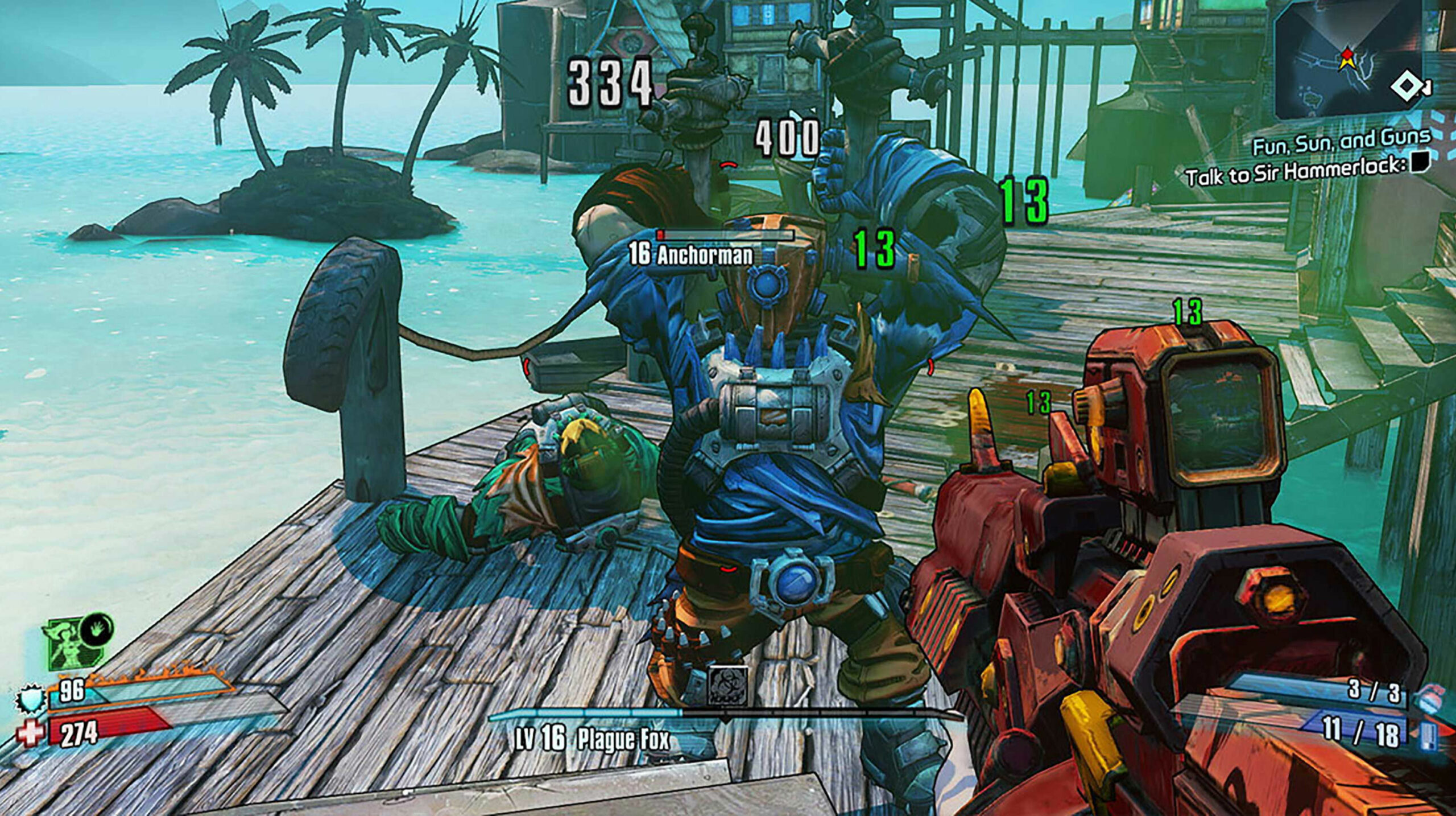This screenshot has width=1456, height=816.
Task: Activate the green Siren action skill icon
Action: tap(69, 646)
